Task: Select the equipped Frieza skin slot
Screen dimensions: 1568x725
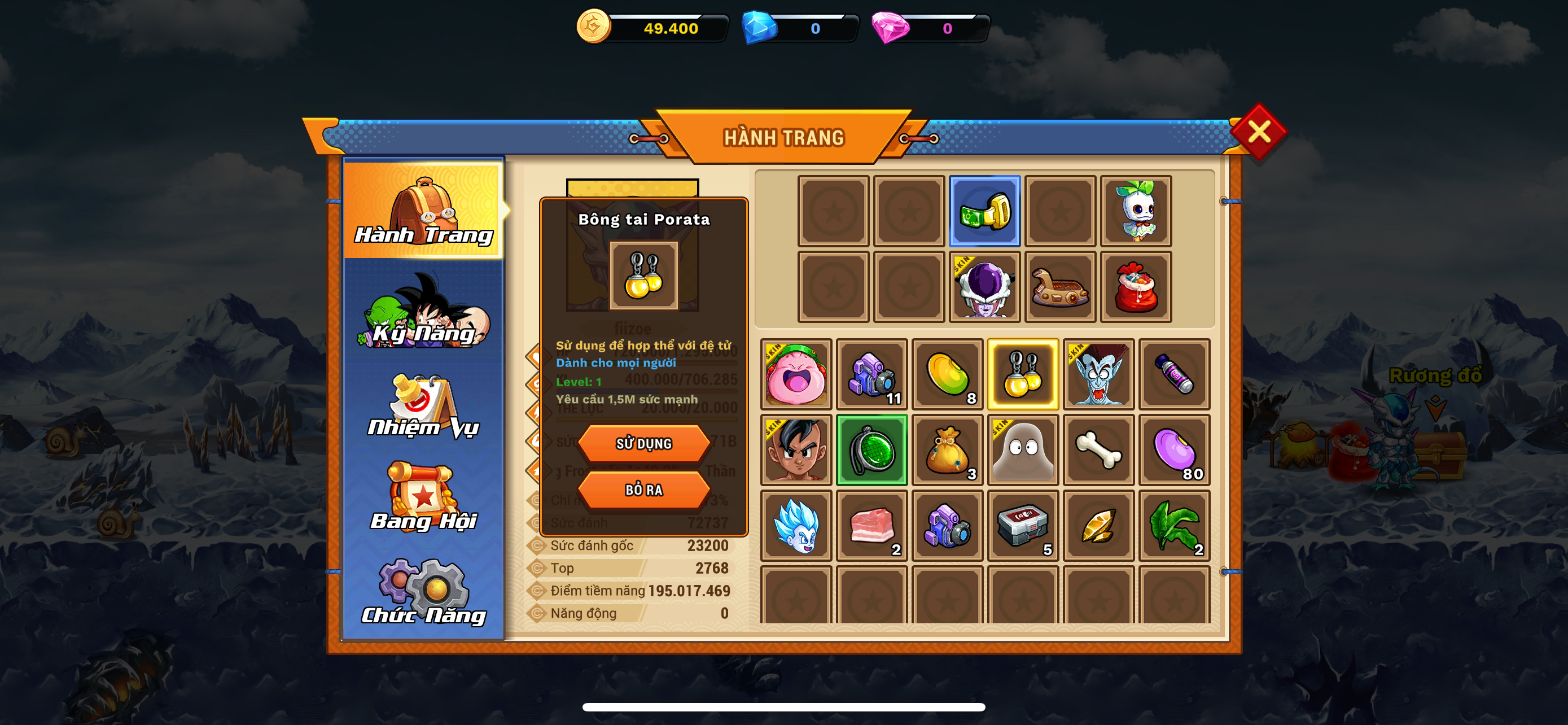Action: (x=984, y=287)
